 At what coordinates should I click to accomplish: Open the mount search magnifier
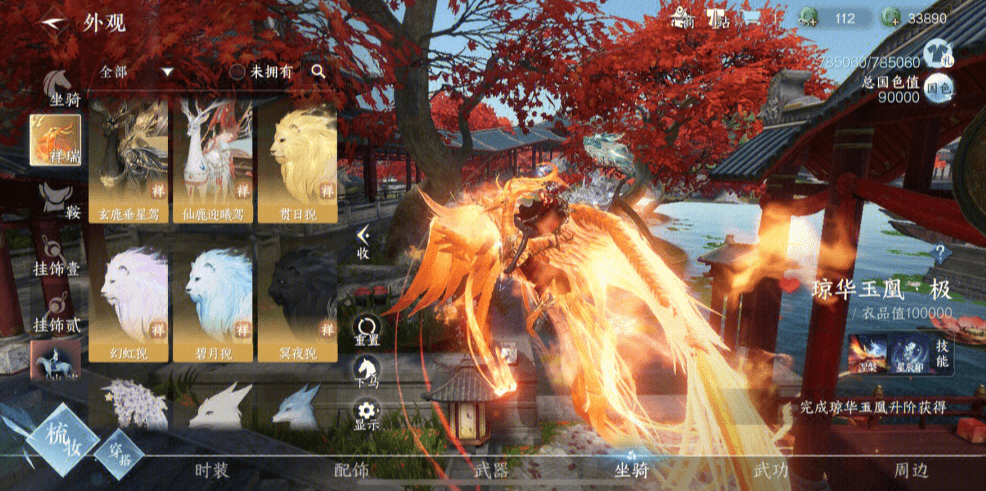click(x=318, y=71)
